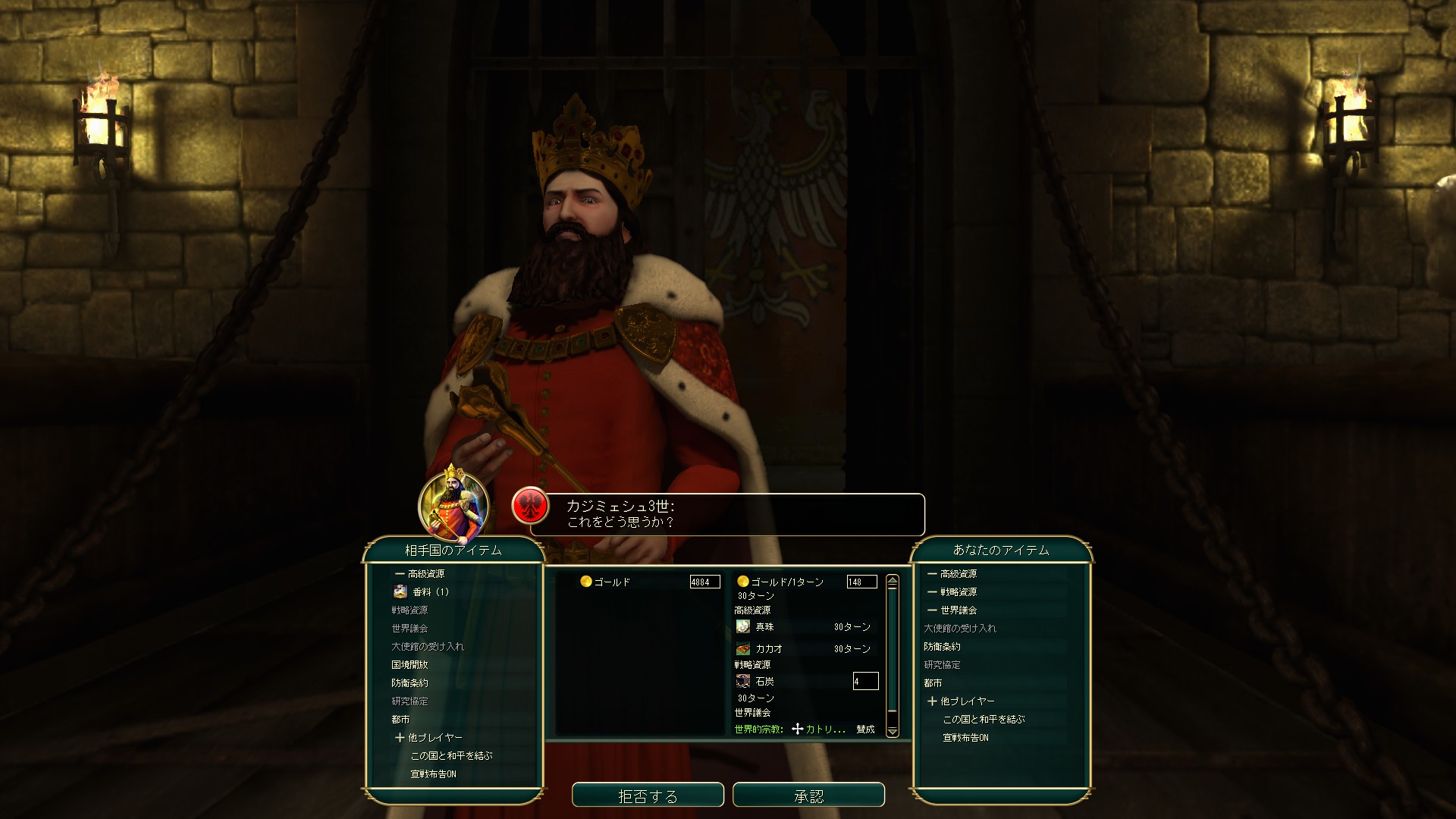Collapse 高級資源 in the 相手国のアイテム panel

coord(420,574)
